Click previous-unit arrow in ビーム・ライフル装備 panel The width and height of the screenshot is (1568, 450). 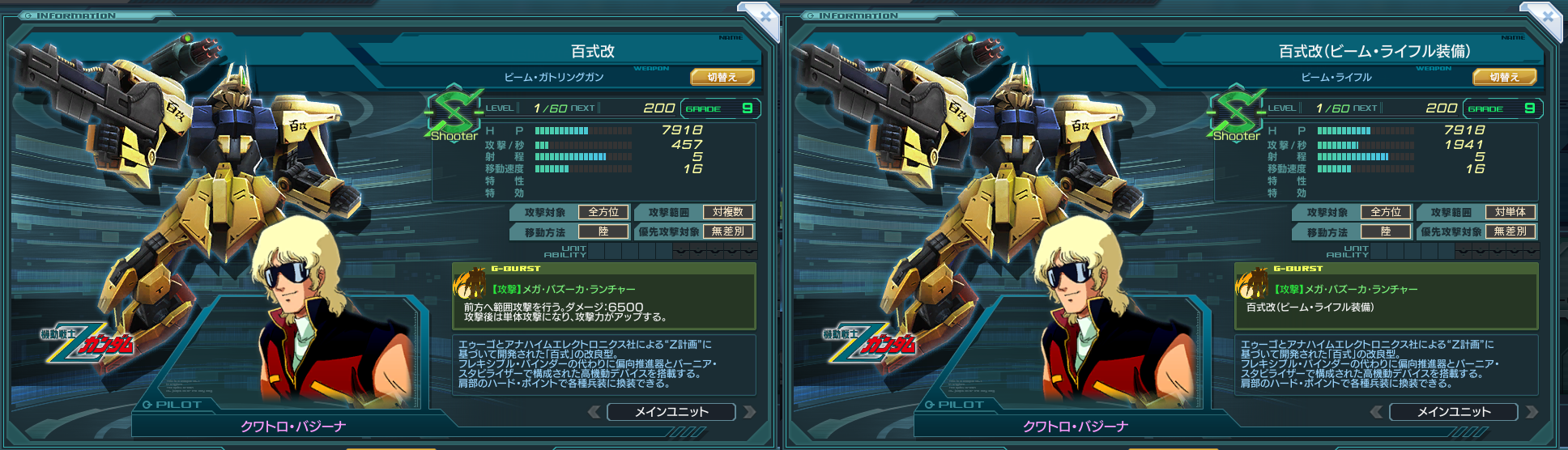(1377, 412)
